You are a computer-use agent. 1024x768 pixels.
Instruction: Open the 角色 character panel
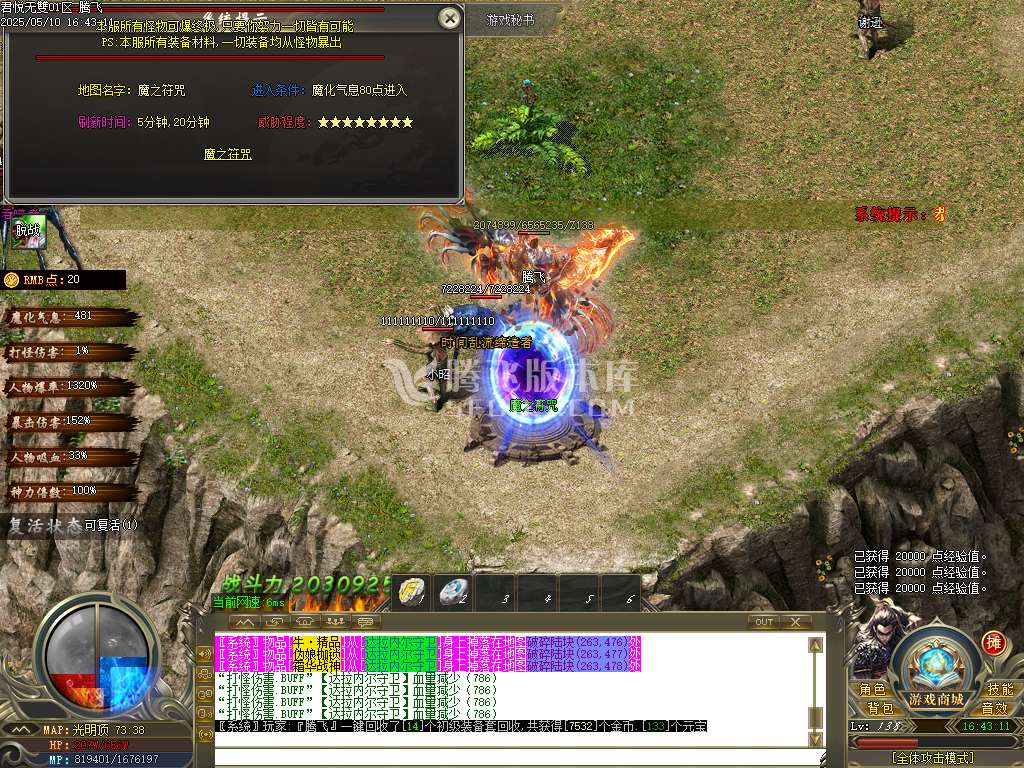tap(872, 690)
